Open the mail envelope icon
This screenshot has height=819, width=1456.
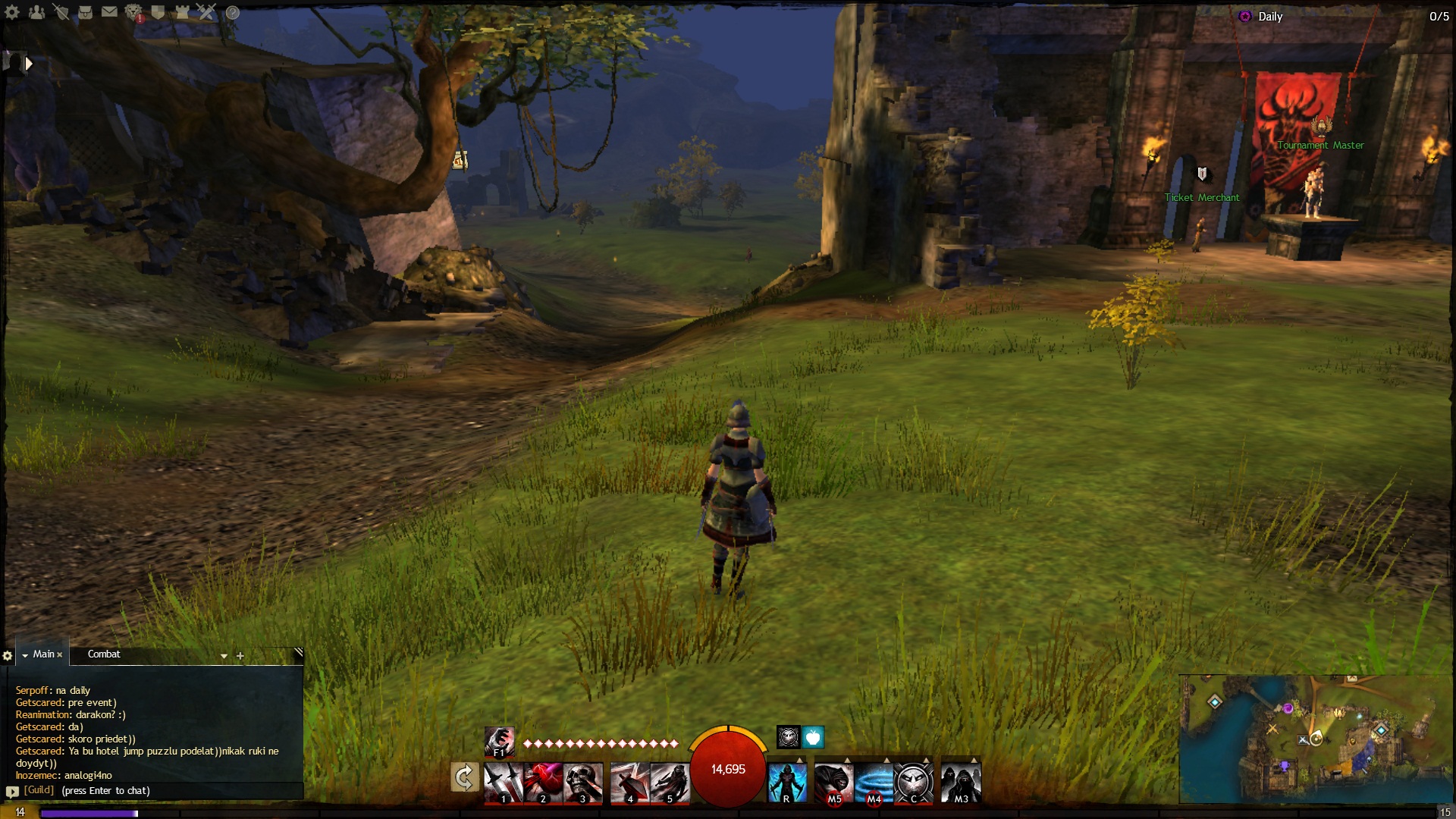tap(109, 12)
